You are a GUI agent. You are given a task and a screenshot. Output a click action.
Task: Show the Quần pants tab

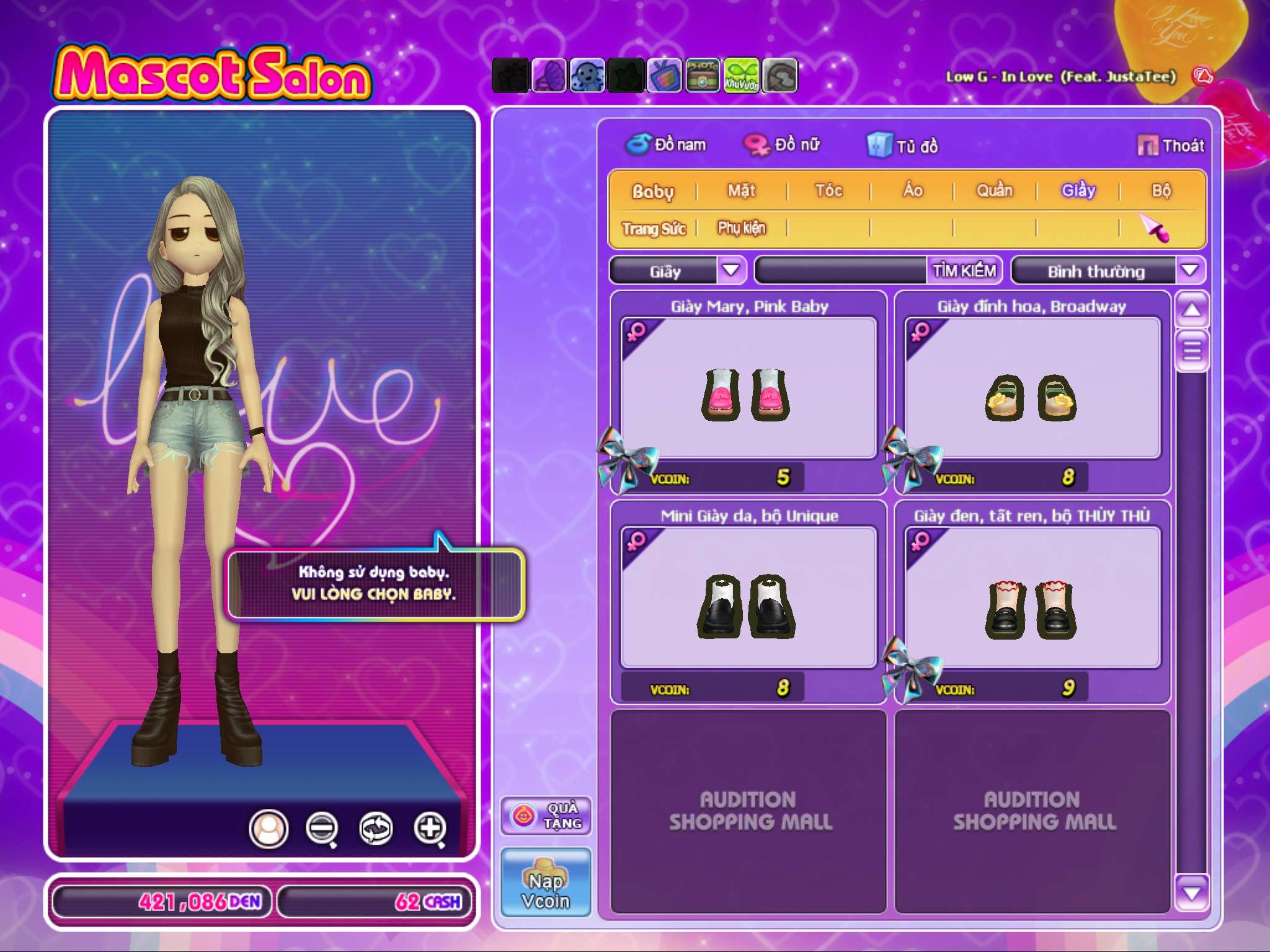point(995,190)
